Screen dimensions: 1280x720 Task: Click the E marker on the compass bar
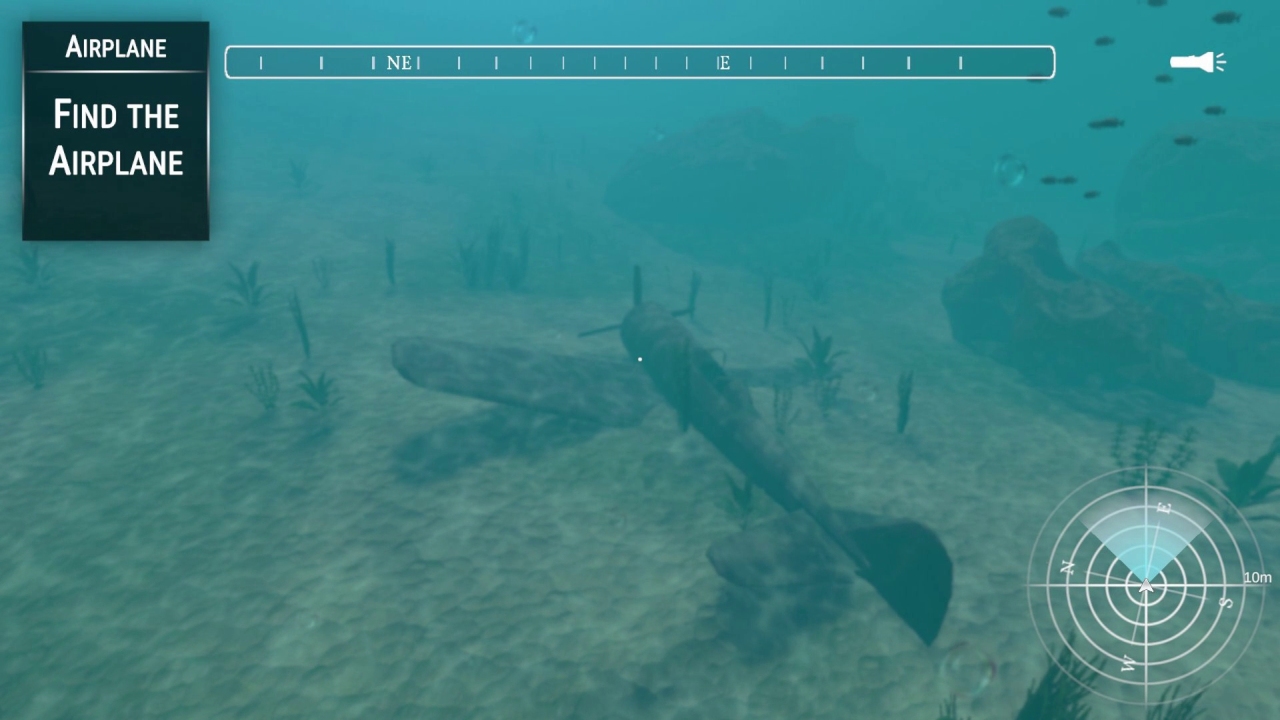pyautogui.click(x=724, y=62)
